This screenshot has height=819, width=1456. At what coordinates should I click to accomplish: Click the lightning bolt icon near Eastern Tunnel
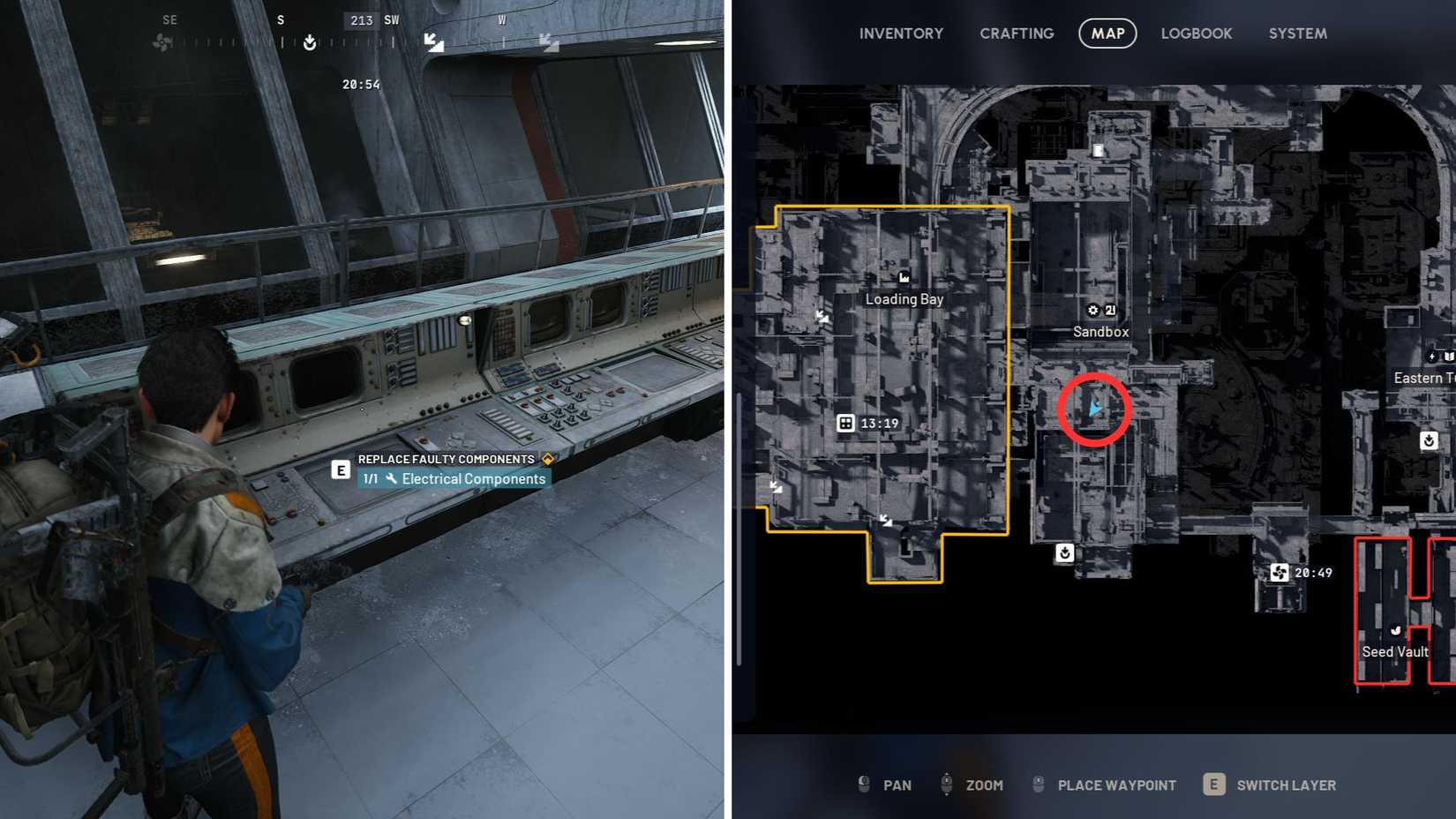pos(1430,356)
